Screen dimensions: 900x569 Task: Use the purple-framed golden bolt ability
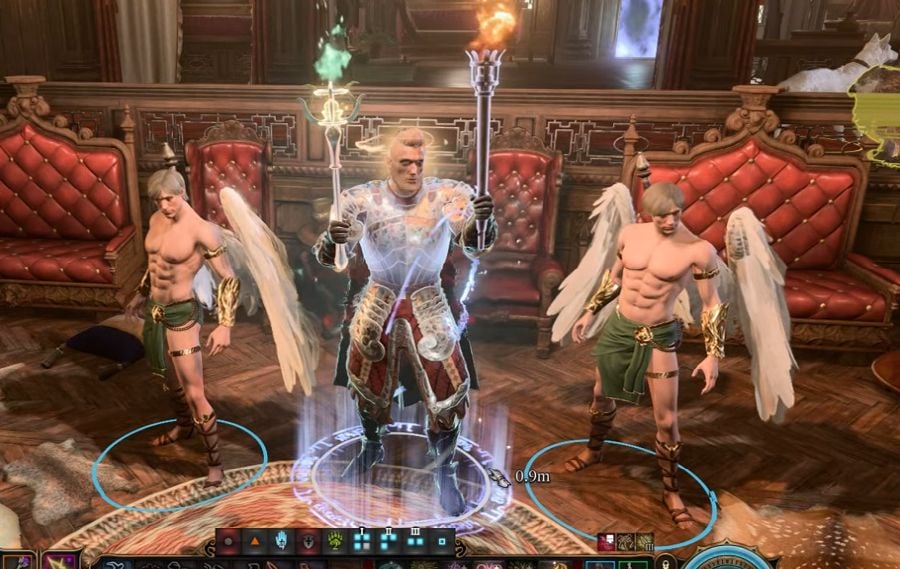point(60,561)
